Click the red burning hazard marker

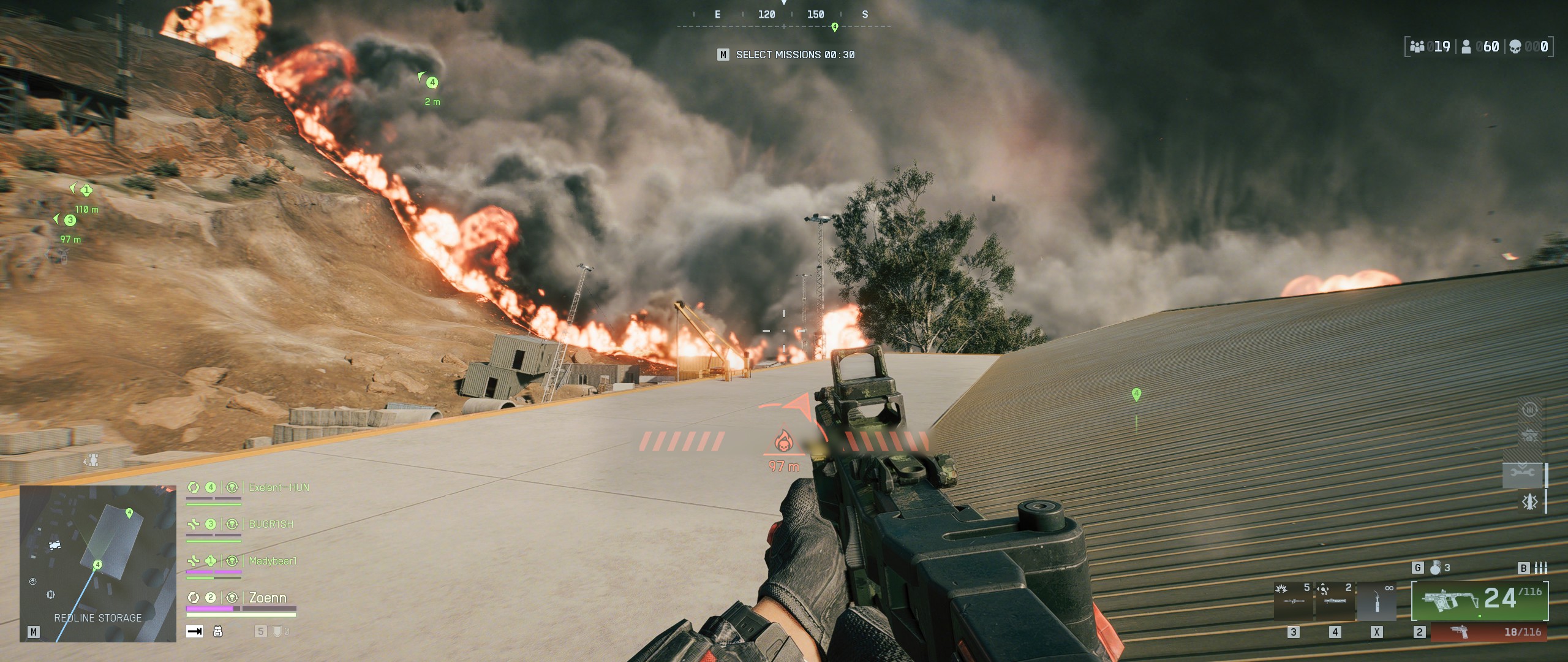[x=782, y=441]
